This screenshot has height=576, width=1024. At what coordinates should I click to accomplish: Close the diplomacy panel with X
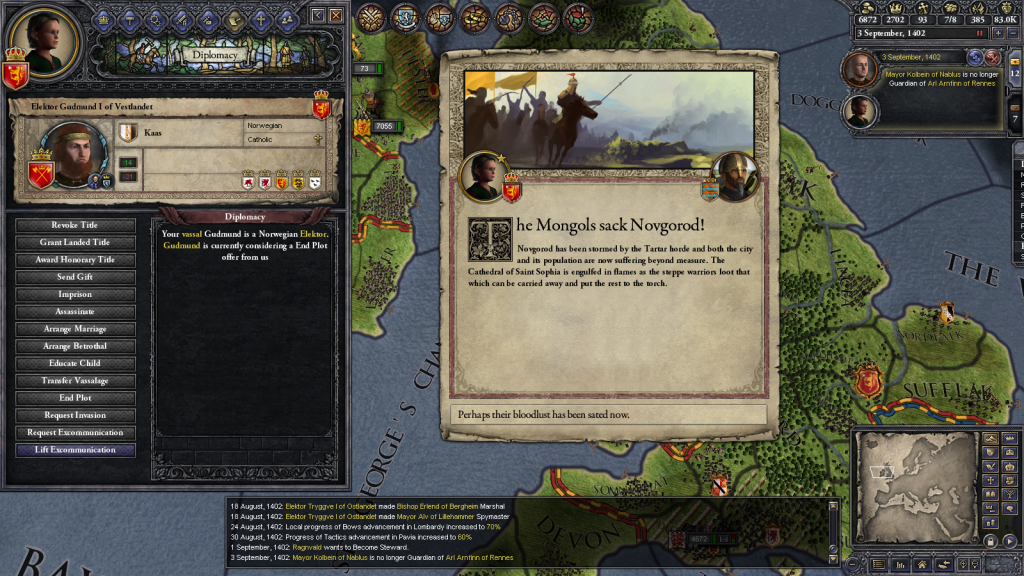click(x=336, y=15)
